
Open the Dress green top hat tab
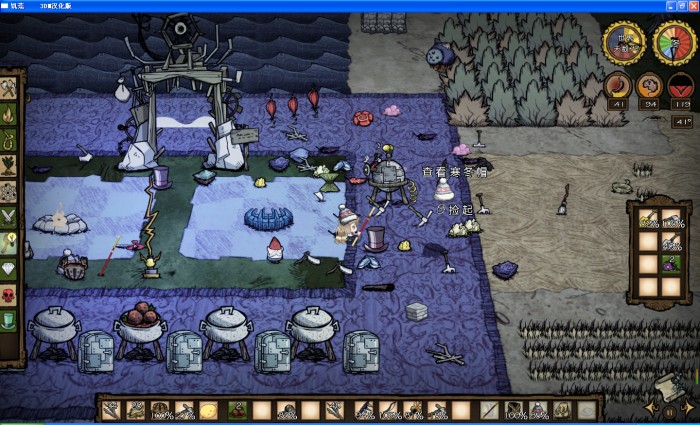pos(9,321)
